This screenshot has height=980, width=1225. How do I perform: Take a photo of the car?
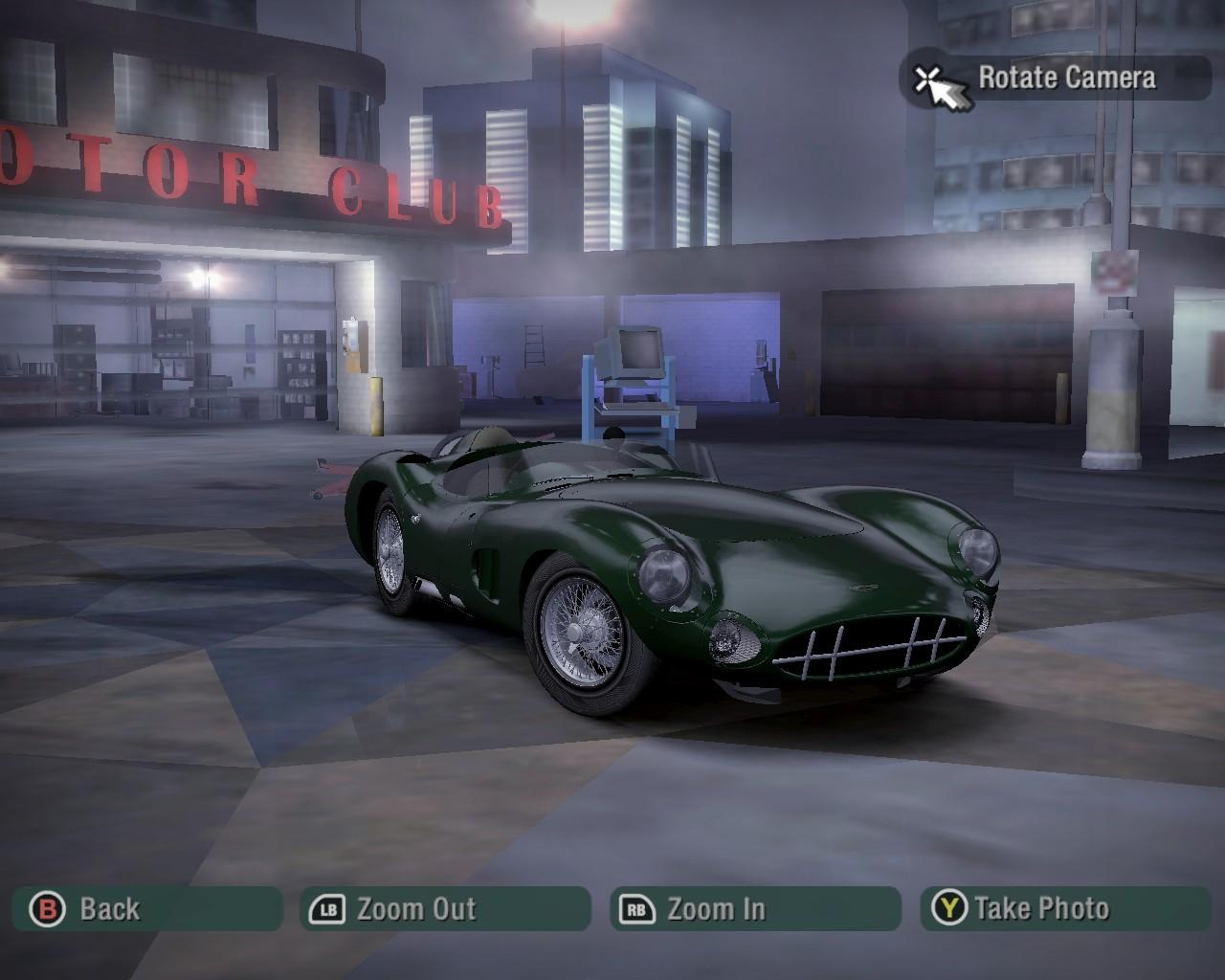click(1065, 908)
